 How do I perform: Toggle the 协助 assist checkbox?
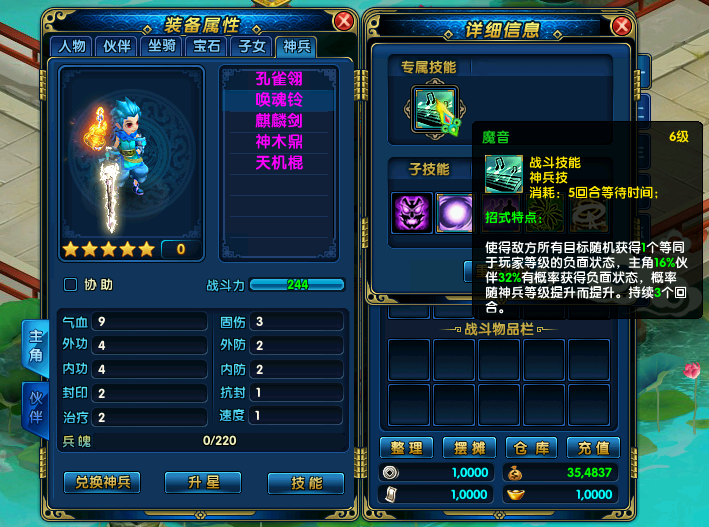[x=71, y=285]
